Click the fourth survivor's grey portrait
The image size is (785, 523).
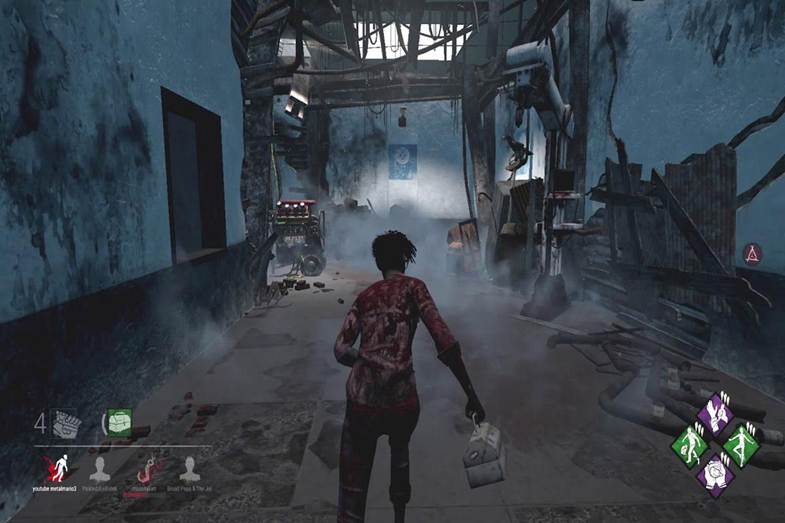click(190, 467)
